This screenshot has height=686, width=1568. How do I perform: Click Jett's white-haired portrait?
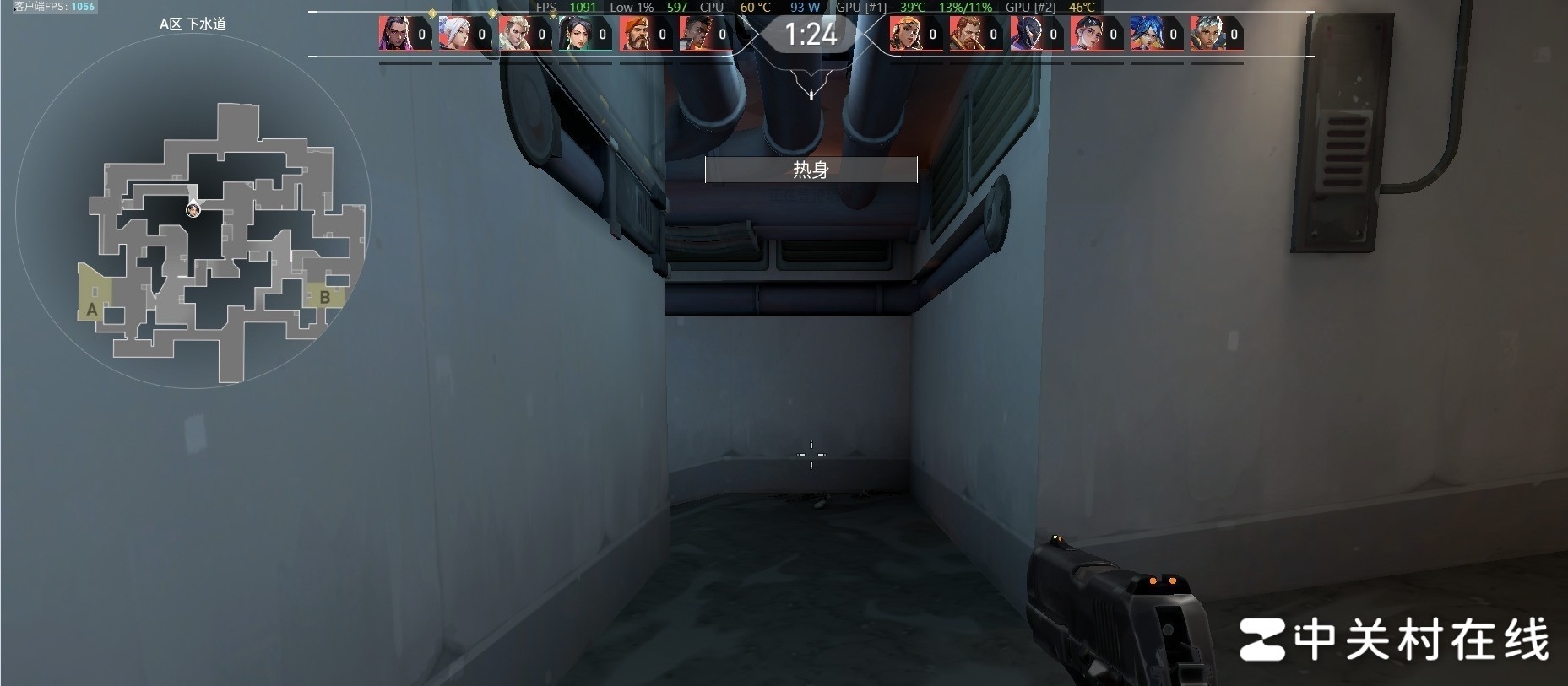point(454,34)
